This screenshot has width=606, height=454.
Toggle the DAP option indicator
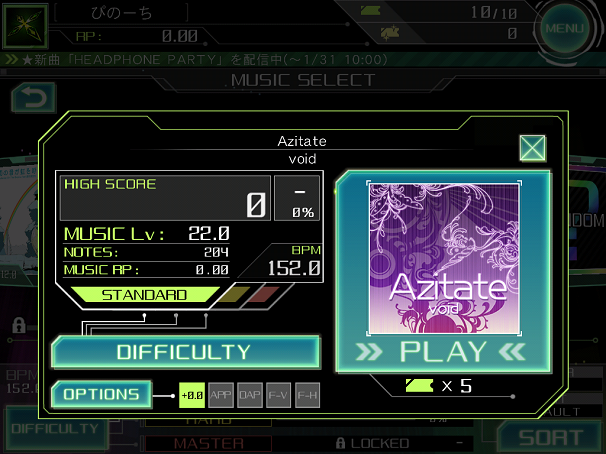[250, 395]
